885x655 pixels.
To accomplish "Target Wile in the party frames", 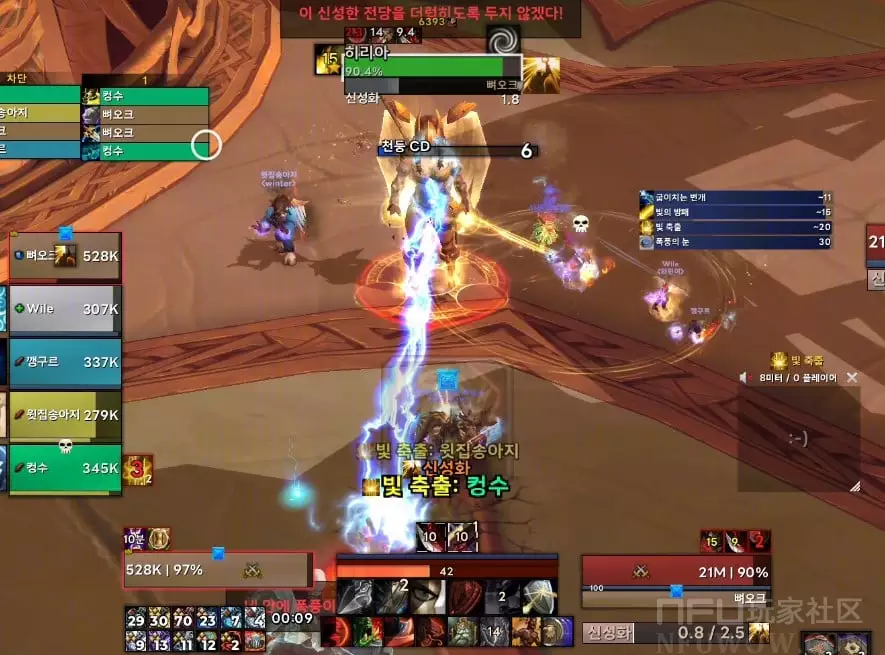I will [66, 310].
